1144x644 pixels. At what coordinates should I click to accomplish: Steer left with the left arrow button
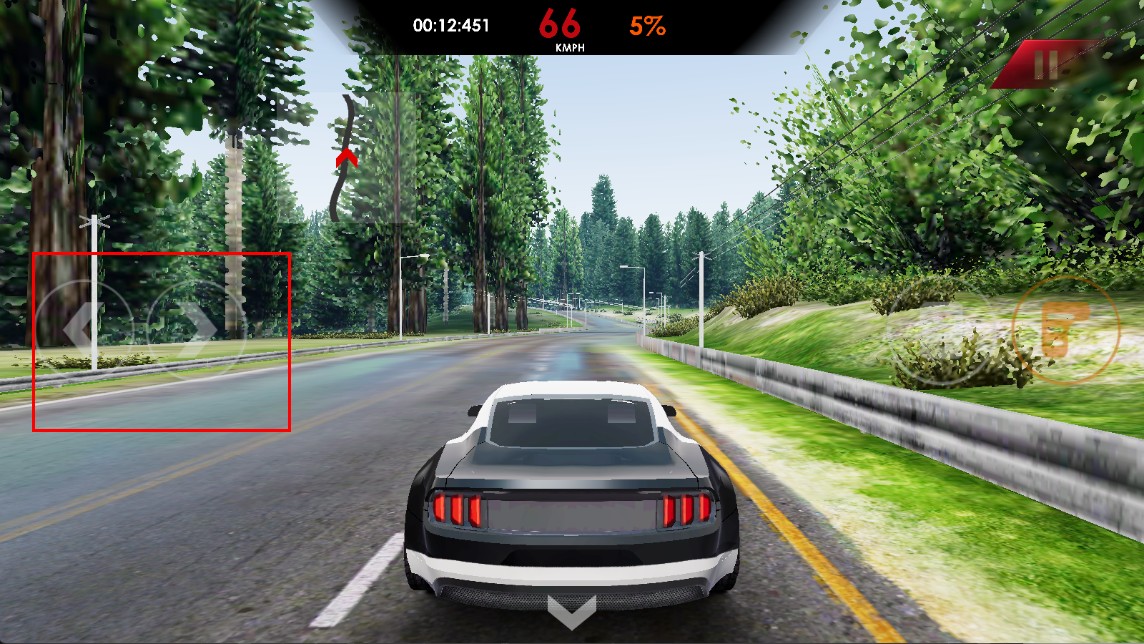pyautogui.click(x=82, y=326)
